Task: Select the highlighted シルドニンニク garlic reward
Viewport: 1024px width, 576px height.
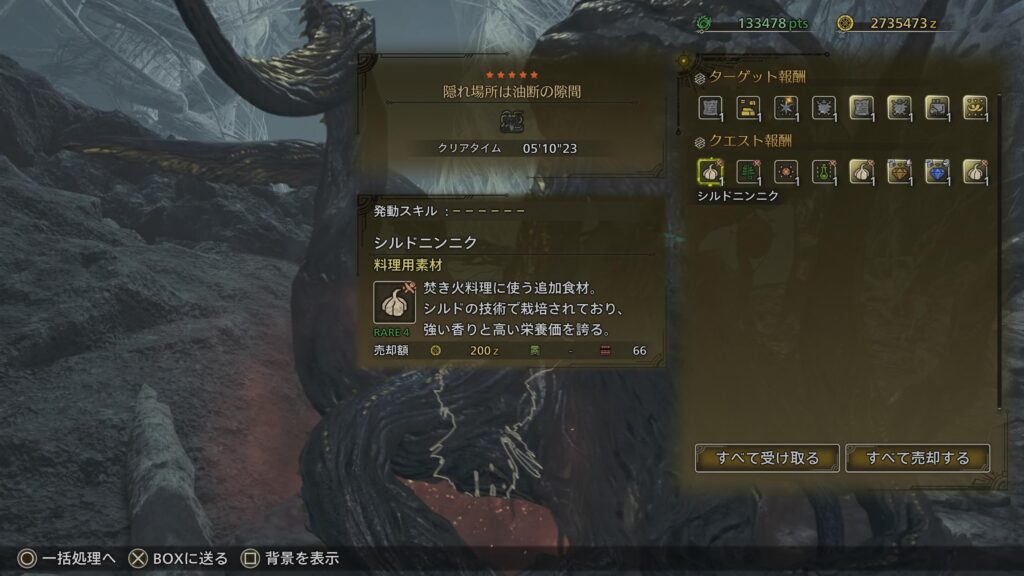Action: coord(709,171)
